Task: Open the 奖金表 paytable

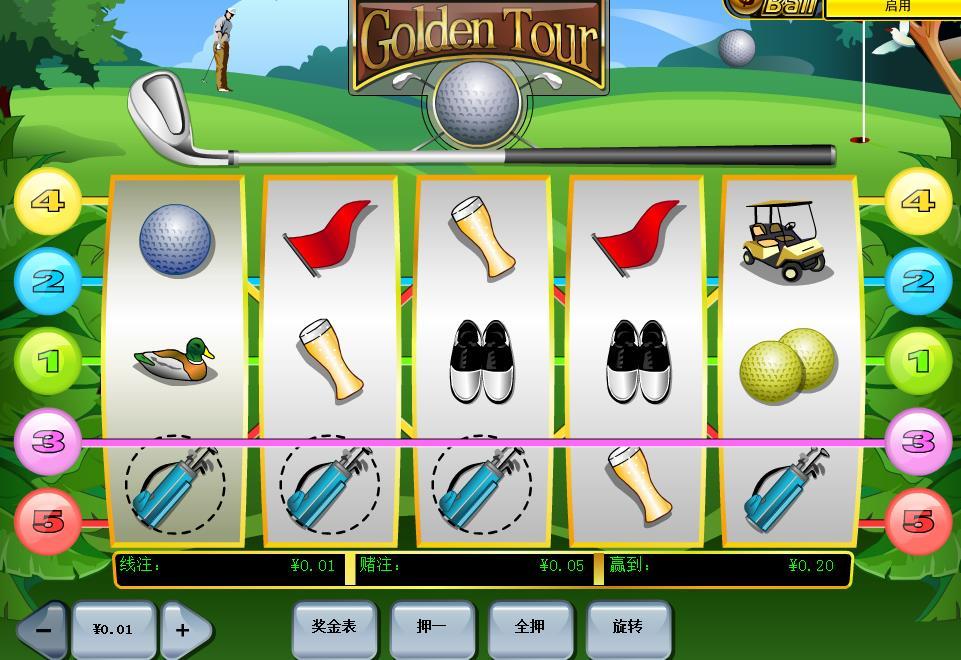Action: (x=334, y=628)
